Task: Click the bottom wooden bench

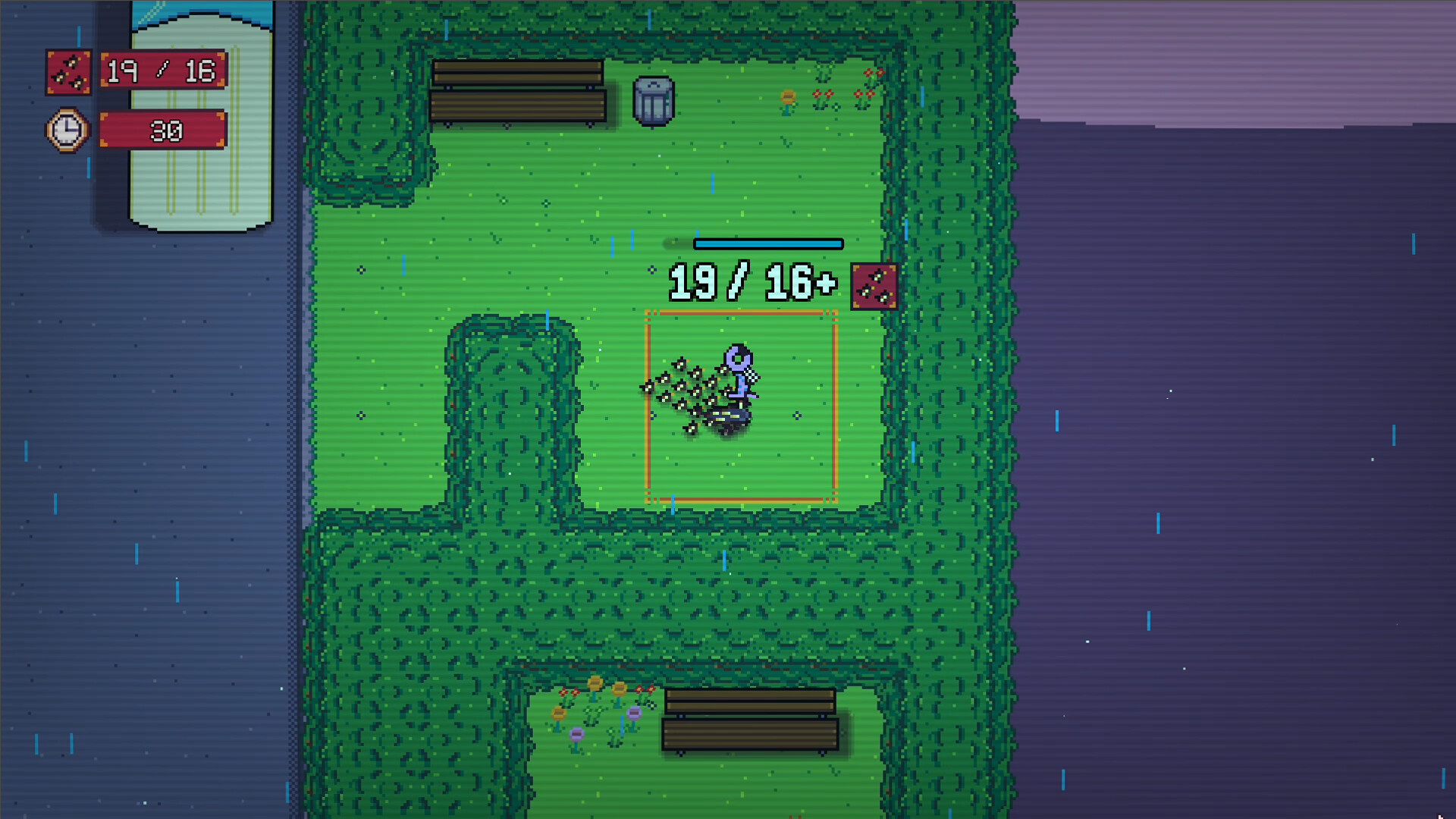Action: click(749, 717)
